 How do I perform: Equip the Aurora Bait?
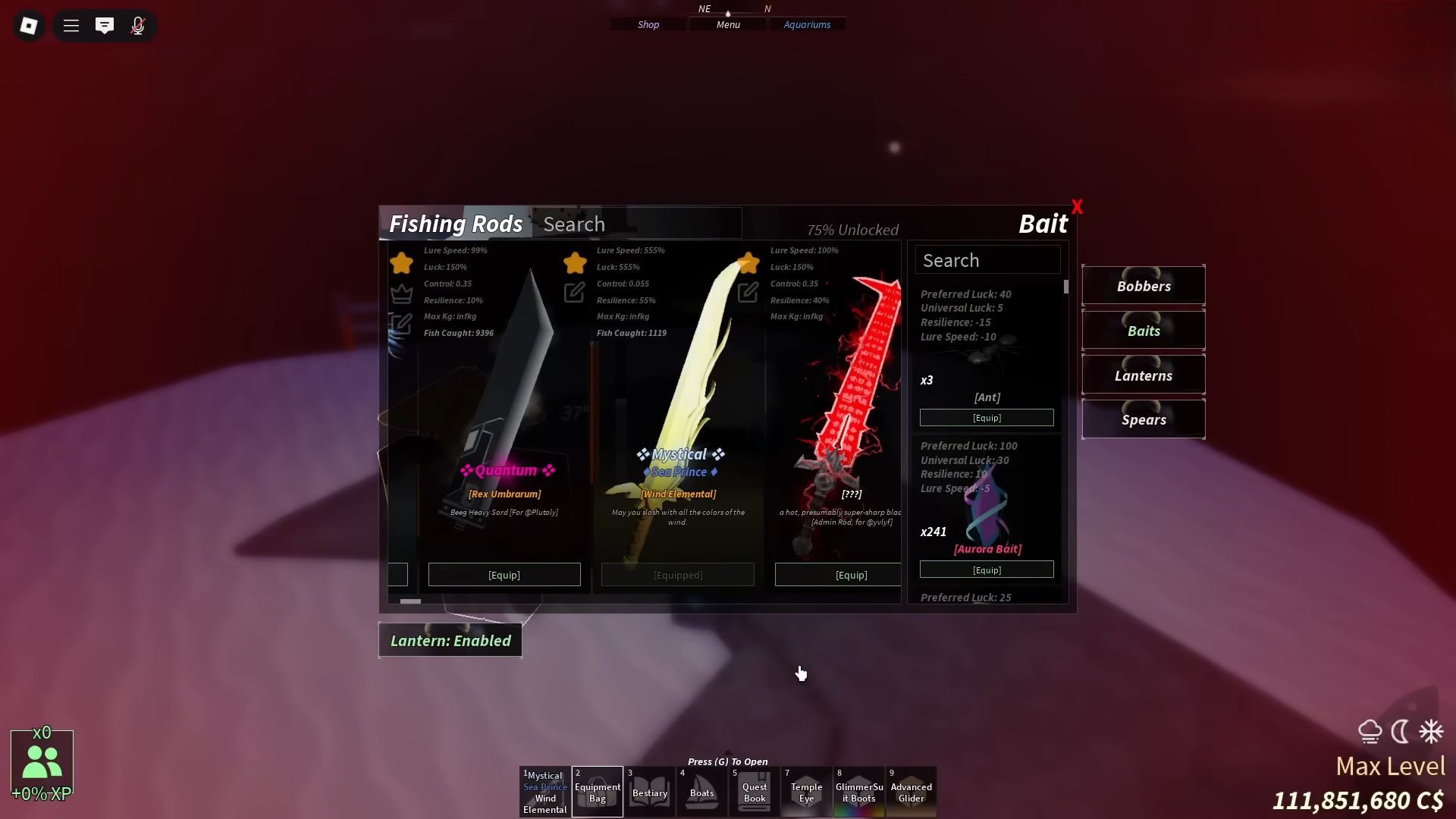tap(987, 570)
